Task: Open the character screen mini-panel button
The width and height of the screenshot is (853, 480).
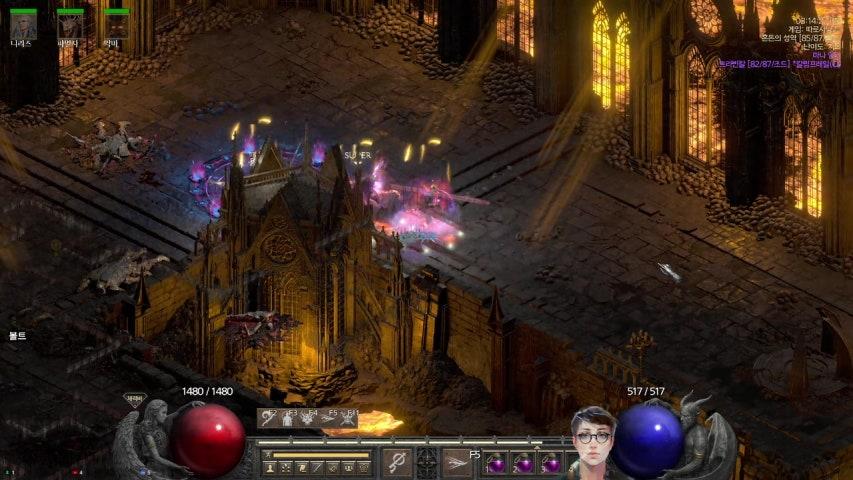Action: pyautogui.click(x=268, y=467)
